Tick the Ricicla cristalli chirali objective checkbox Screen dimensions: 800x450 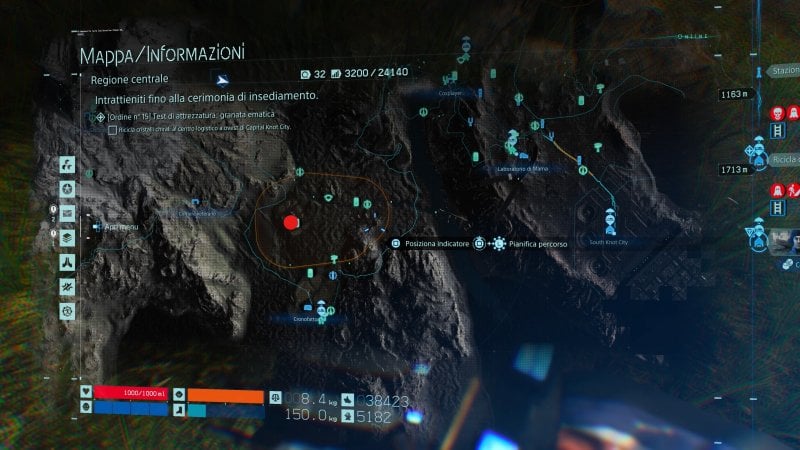pos(112,129)
